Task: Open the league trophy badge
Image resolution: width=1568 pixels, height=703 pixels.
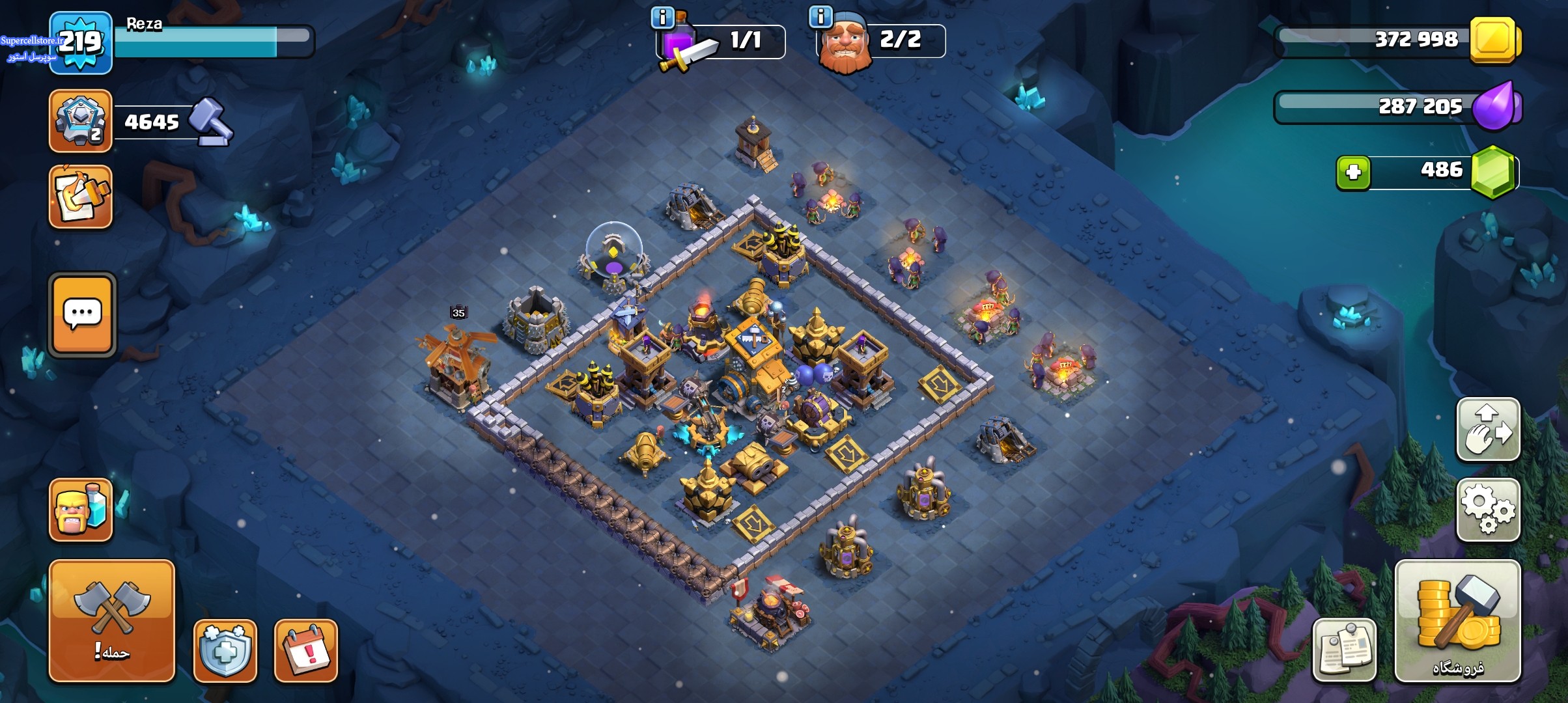Action: pyautogui.click(x=81, y=121)
